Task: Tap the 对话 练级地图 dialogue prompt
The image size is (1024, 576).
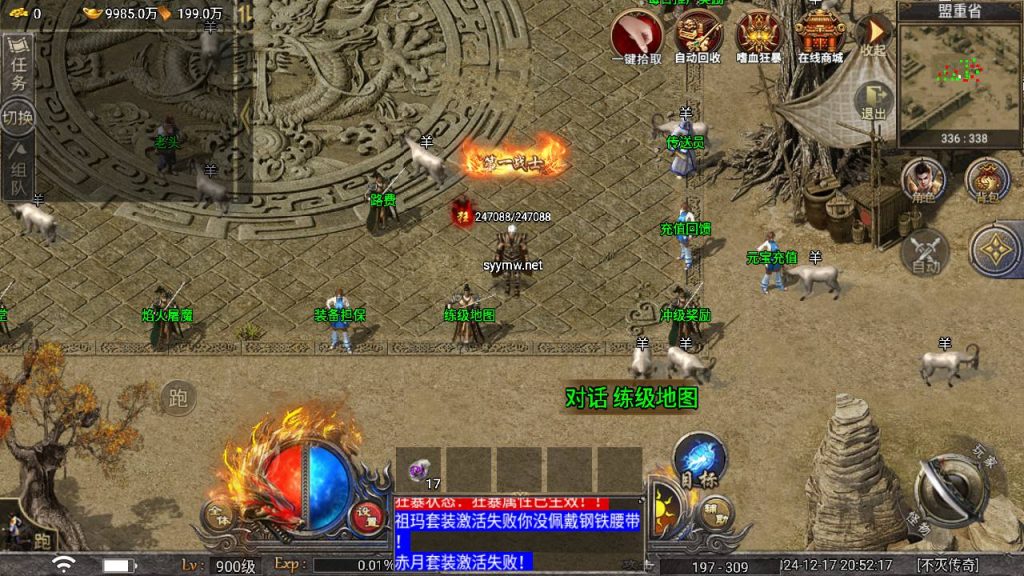Action: [x=631, y=398]
